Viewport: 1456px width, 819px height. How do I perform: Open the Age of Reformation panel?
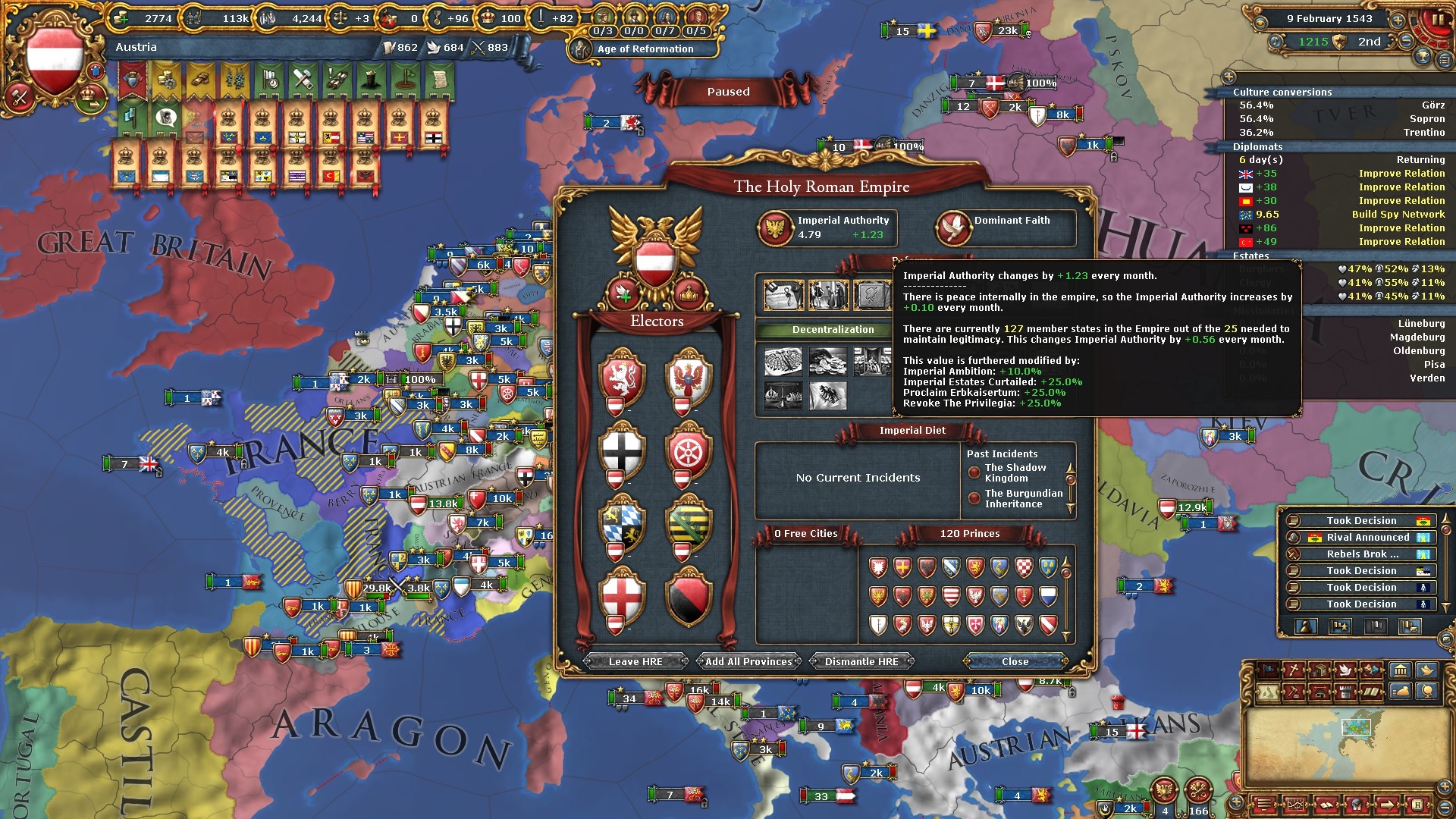[645, 49]
